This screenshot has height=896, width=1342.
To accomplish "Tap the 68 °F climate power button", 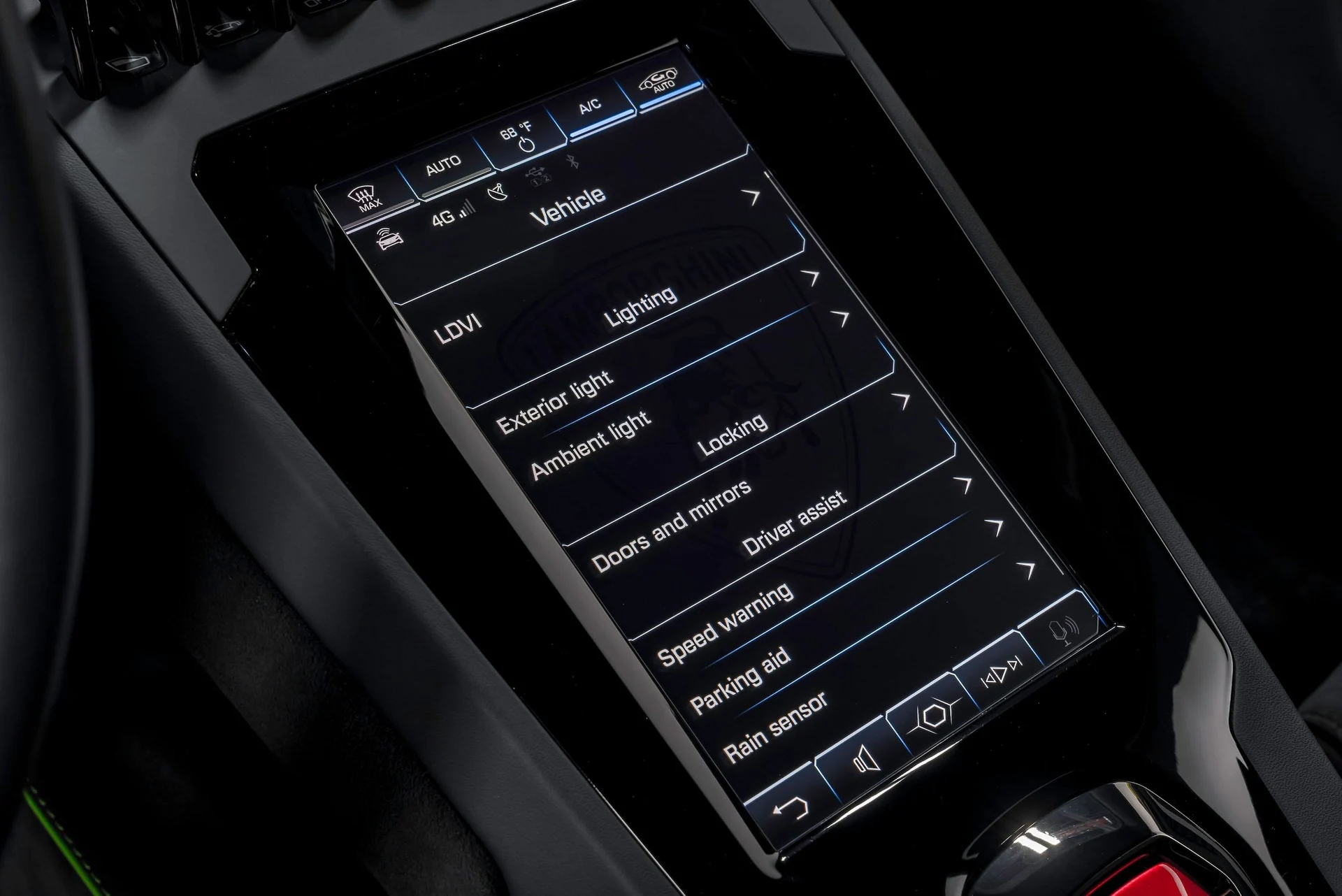I will click(x=518, y=136).
